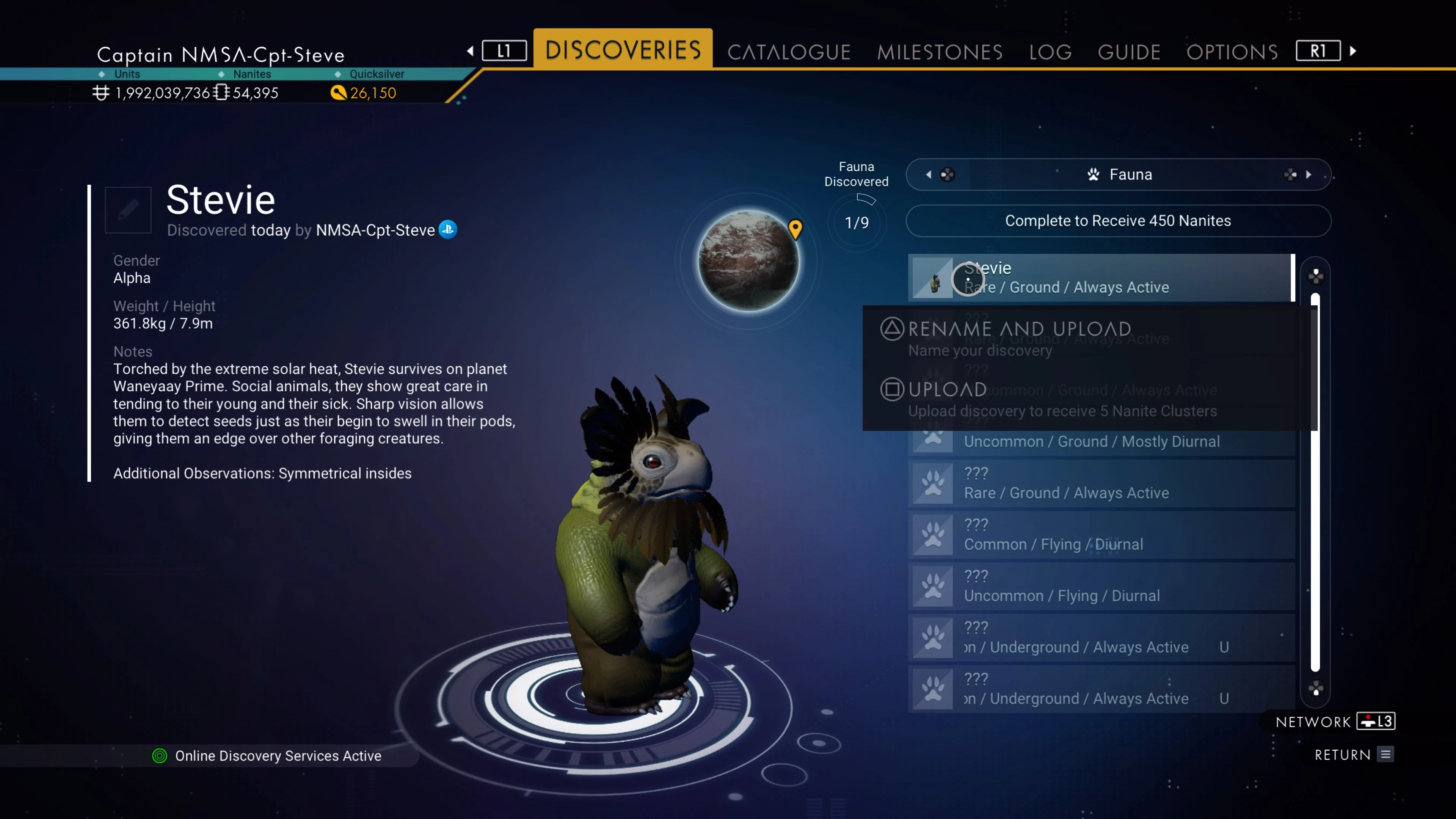The width and height of the screenshot is (1456, 819).
Task: Select the Log tab
Action: point(1050,52)
